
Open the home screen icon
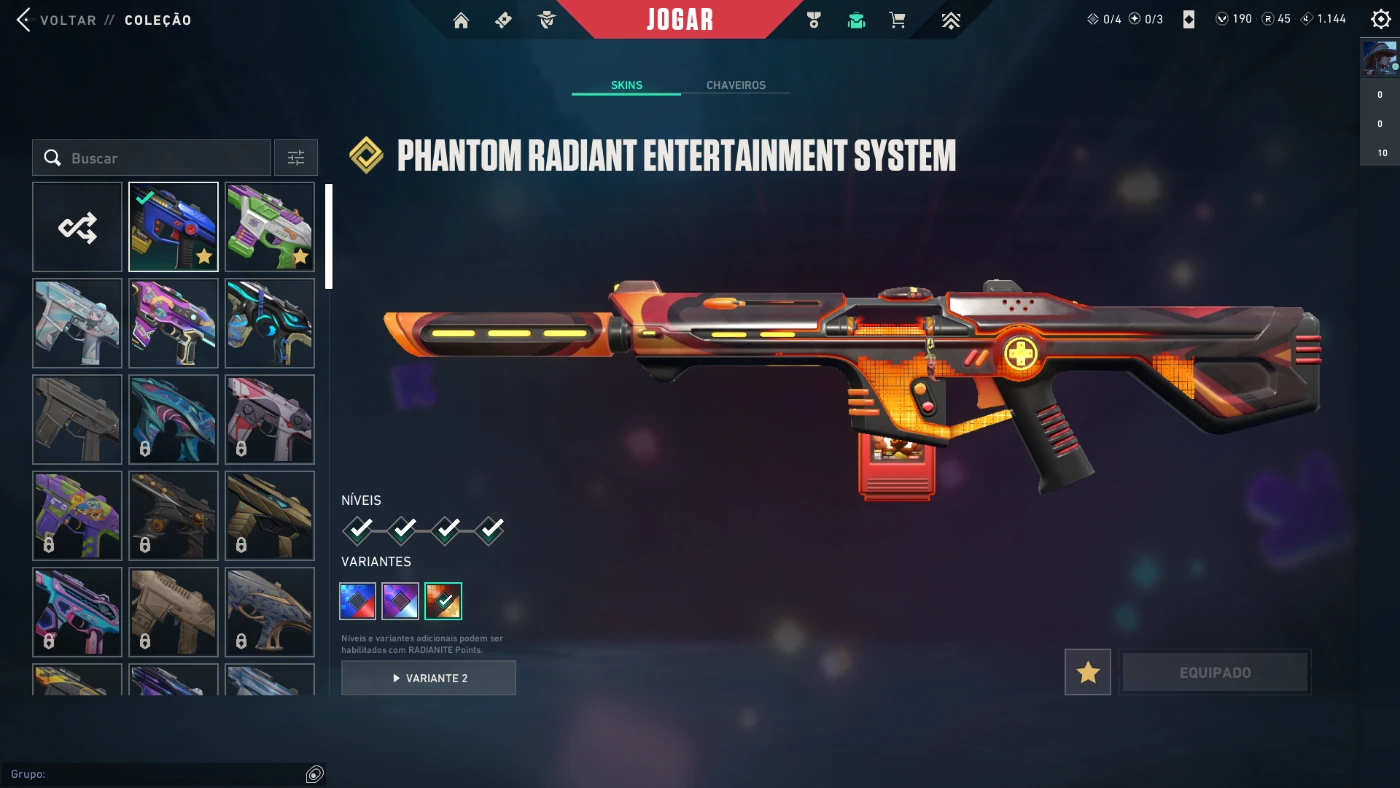point(461,20)
